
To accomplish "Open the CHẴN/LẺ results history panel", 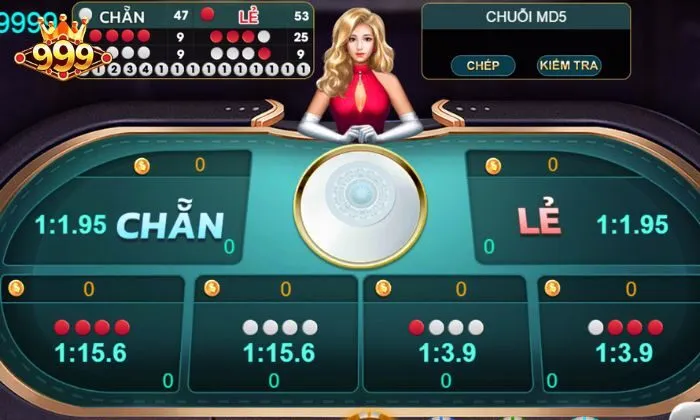I will (193, 40).
